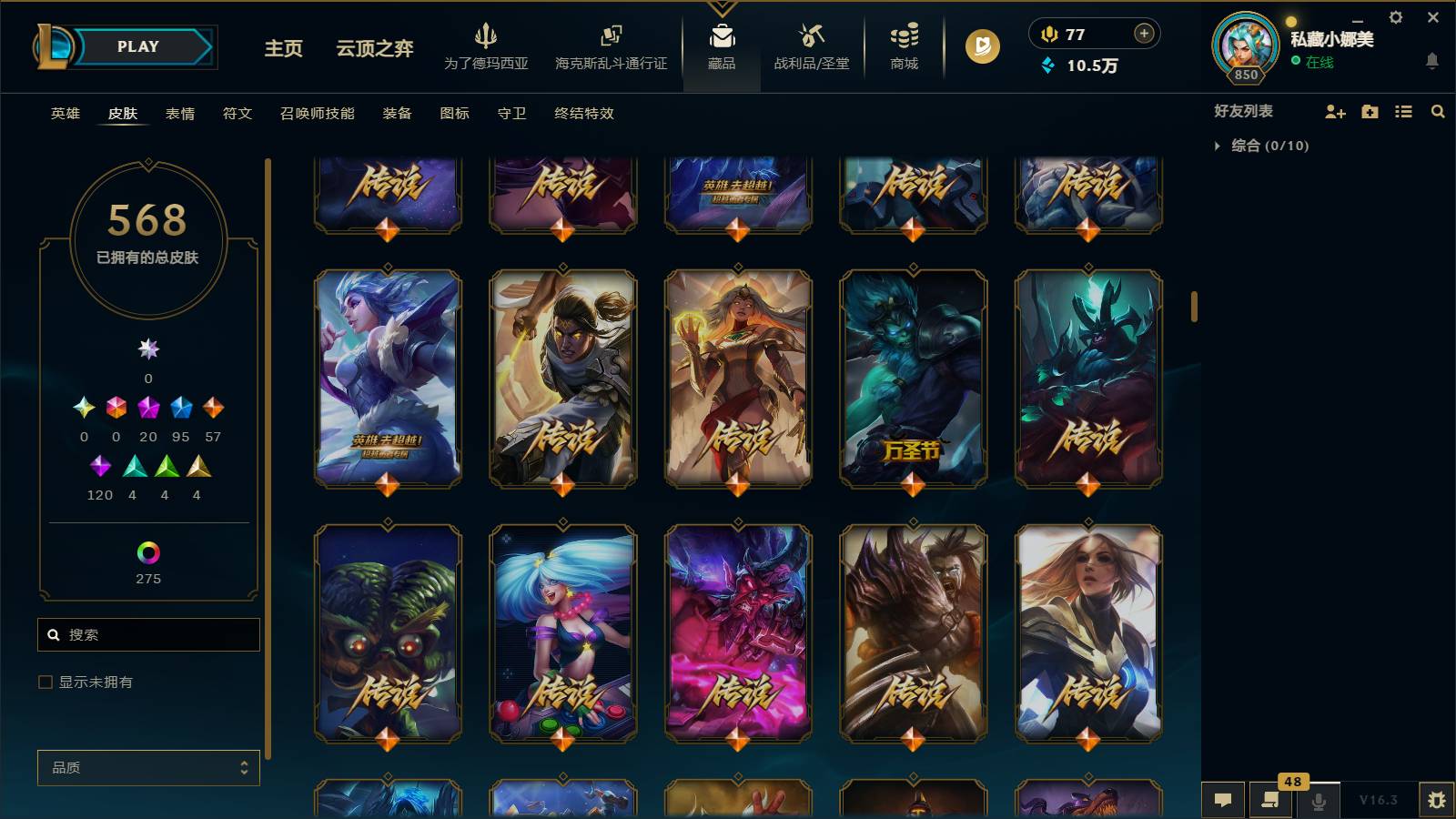Click the create friend group folder icon
The image size is (1456, 819).
[1370, 111]
